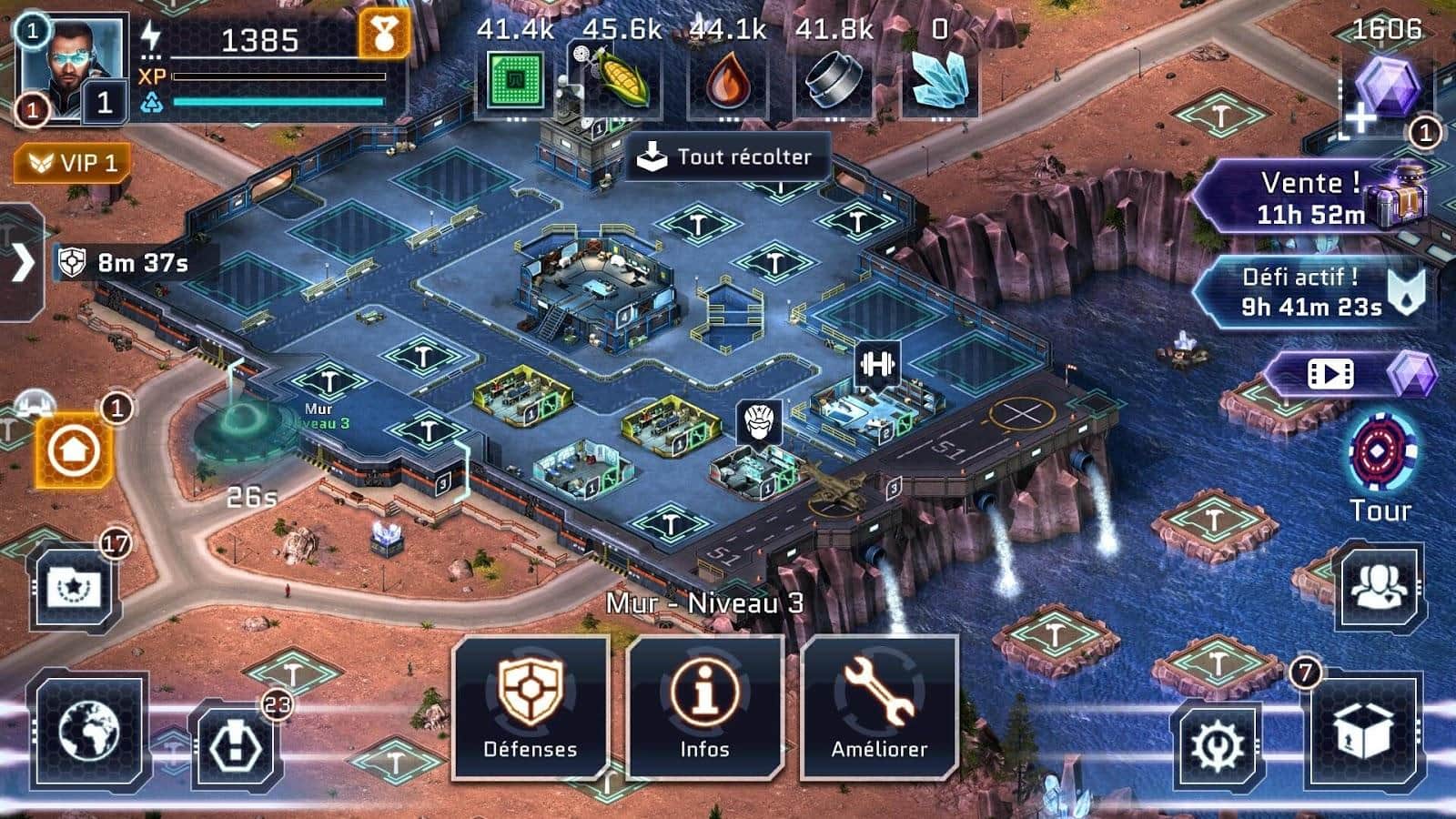Open the orange medal ranking icon
Viewport: 1456px width, 819px height.
(x=383, y=35)
